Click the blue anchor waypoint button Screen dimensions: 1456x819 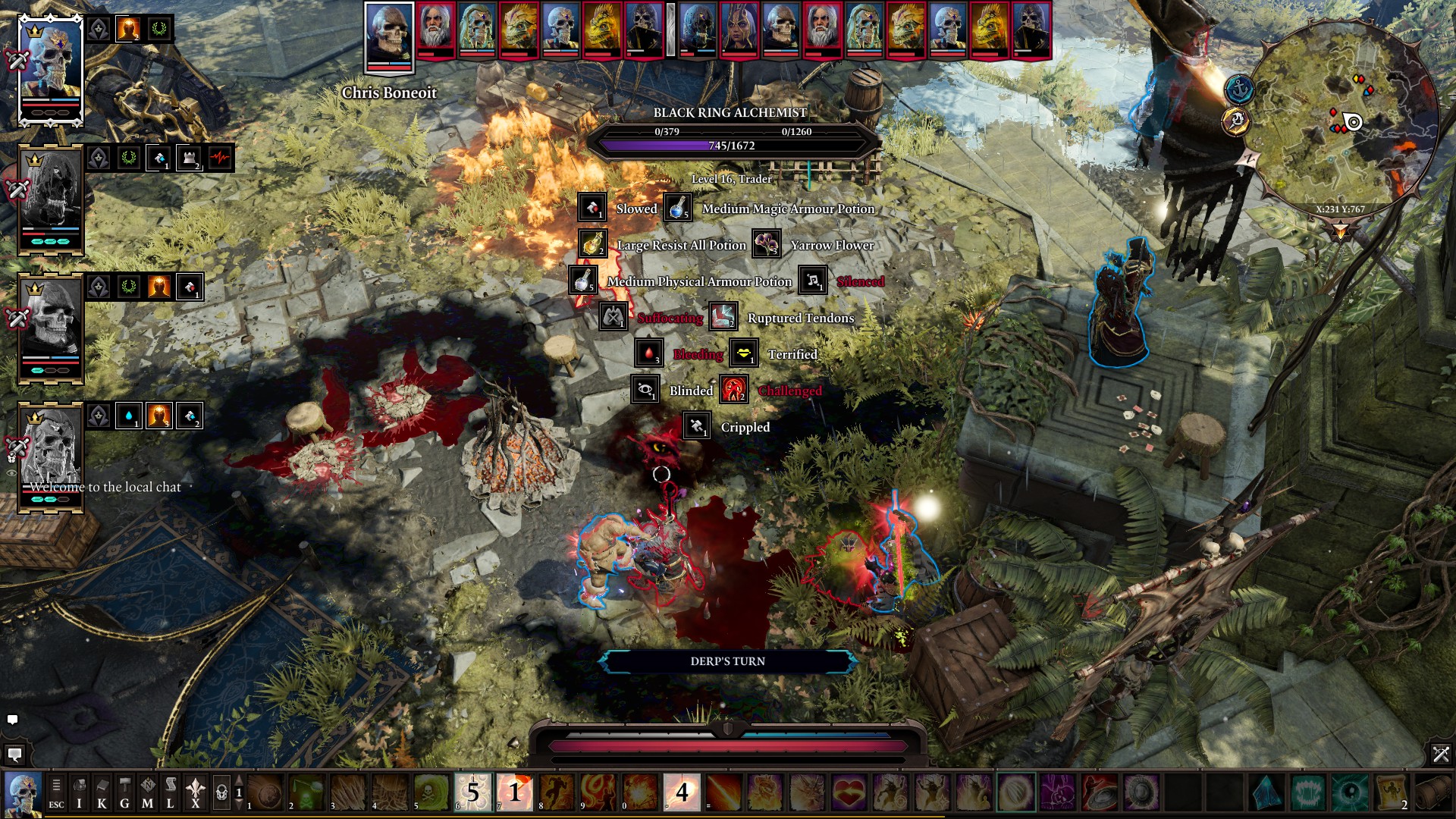1239,90
